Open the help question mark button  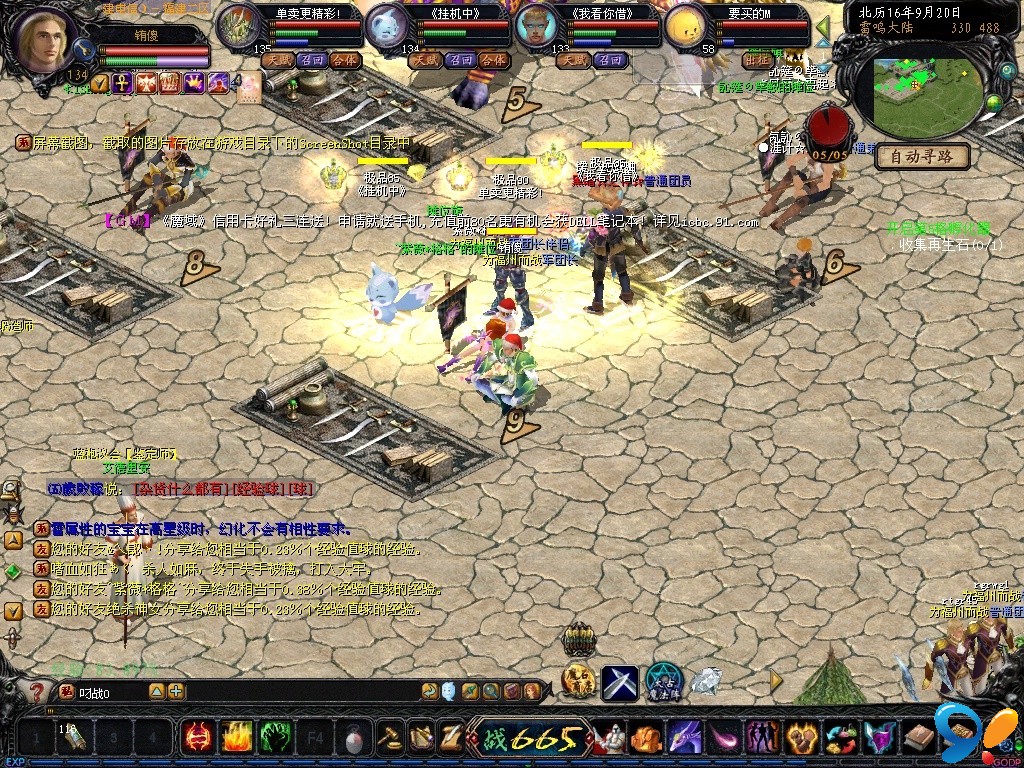click(36, 692)
